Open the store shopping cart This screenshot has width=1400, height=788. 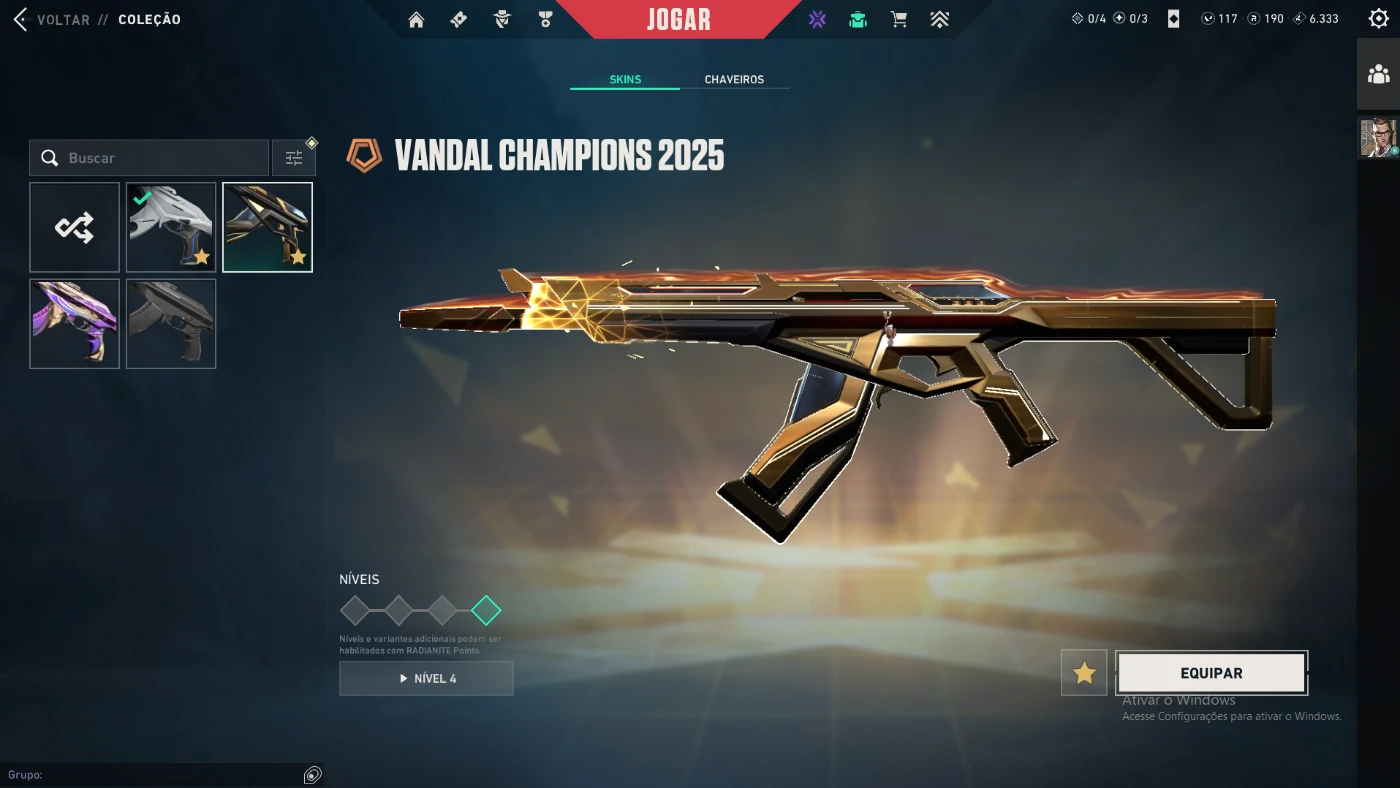899,20
